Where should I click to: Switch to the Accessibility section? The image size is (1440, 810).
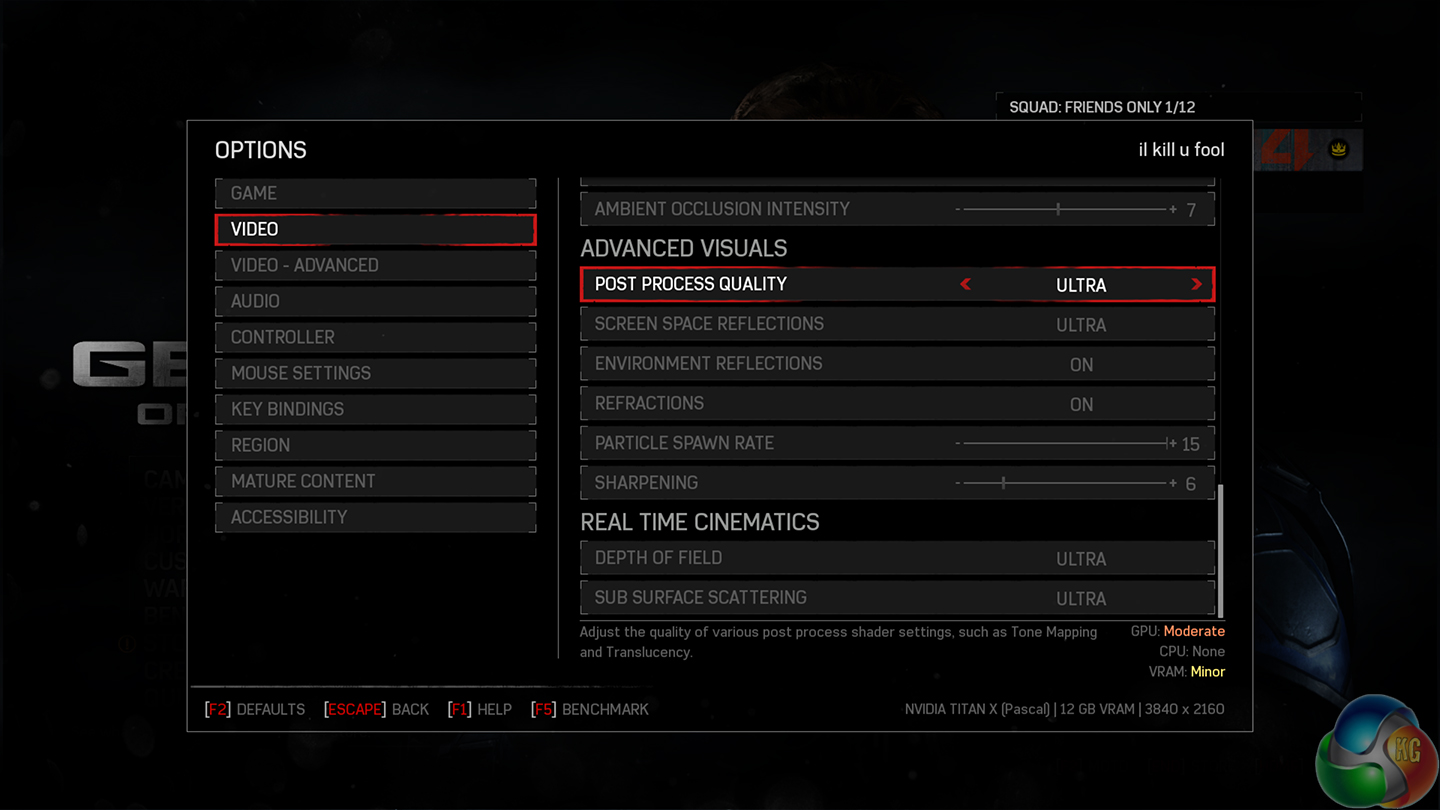375,517
